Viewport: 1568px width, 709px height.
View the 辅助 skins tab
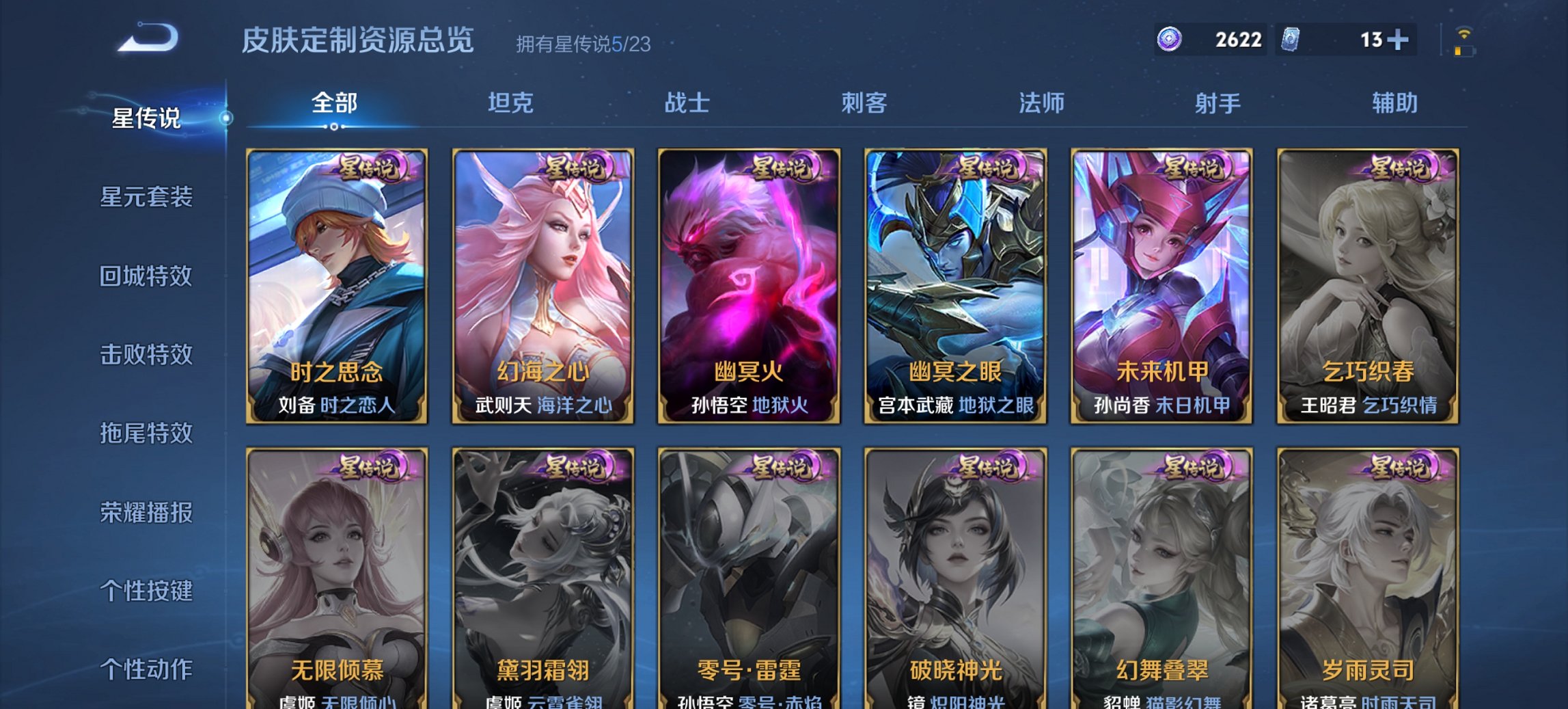[1392, 103]
